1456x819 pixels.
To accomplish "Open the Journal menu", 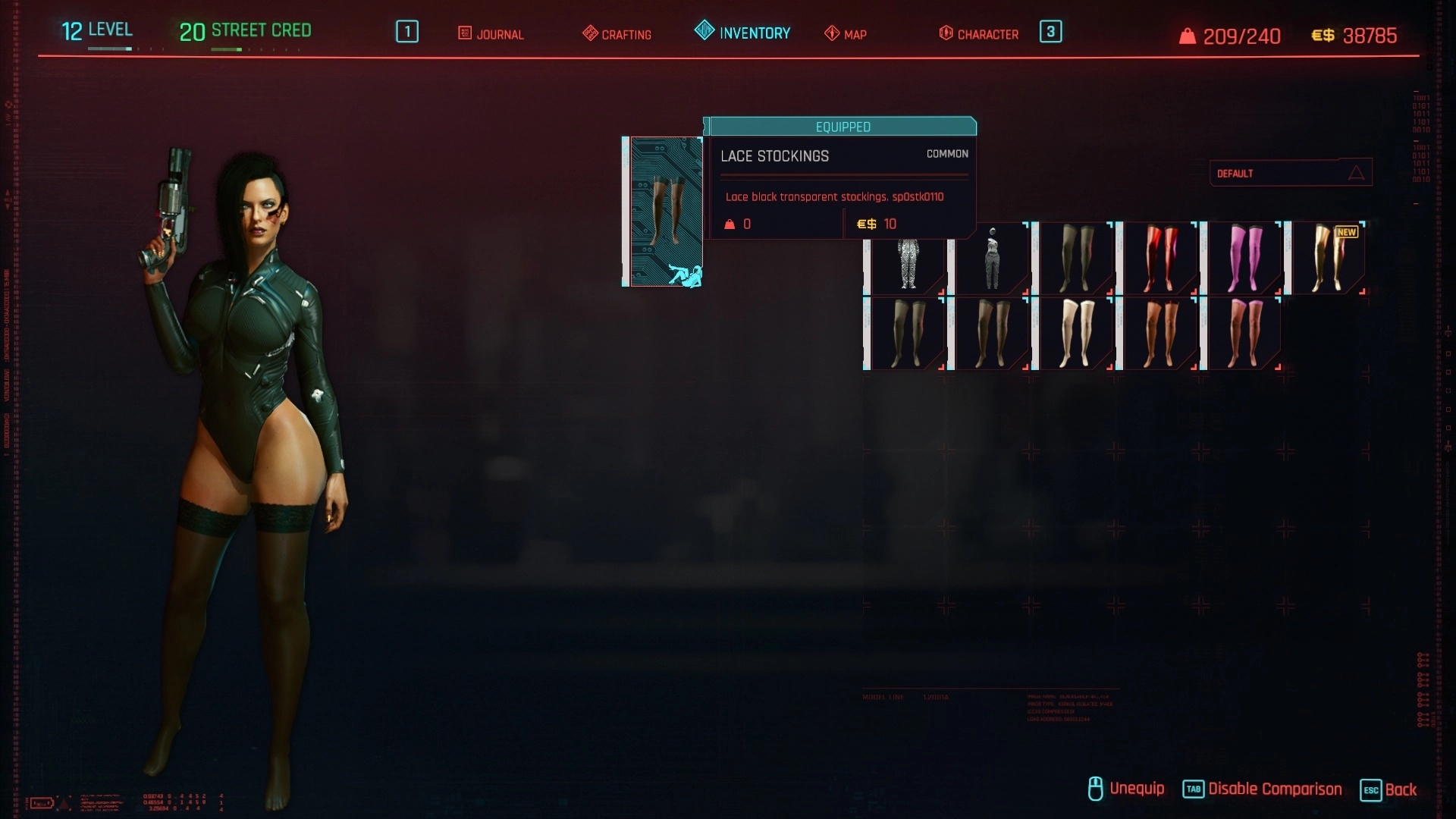I will [x=491, y=34].
